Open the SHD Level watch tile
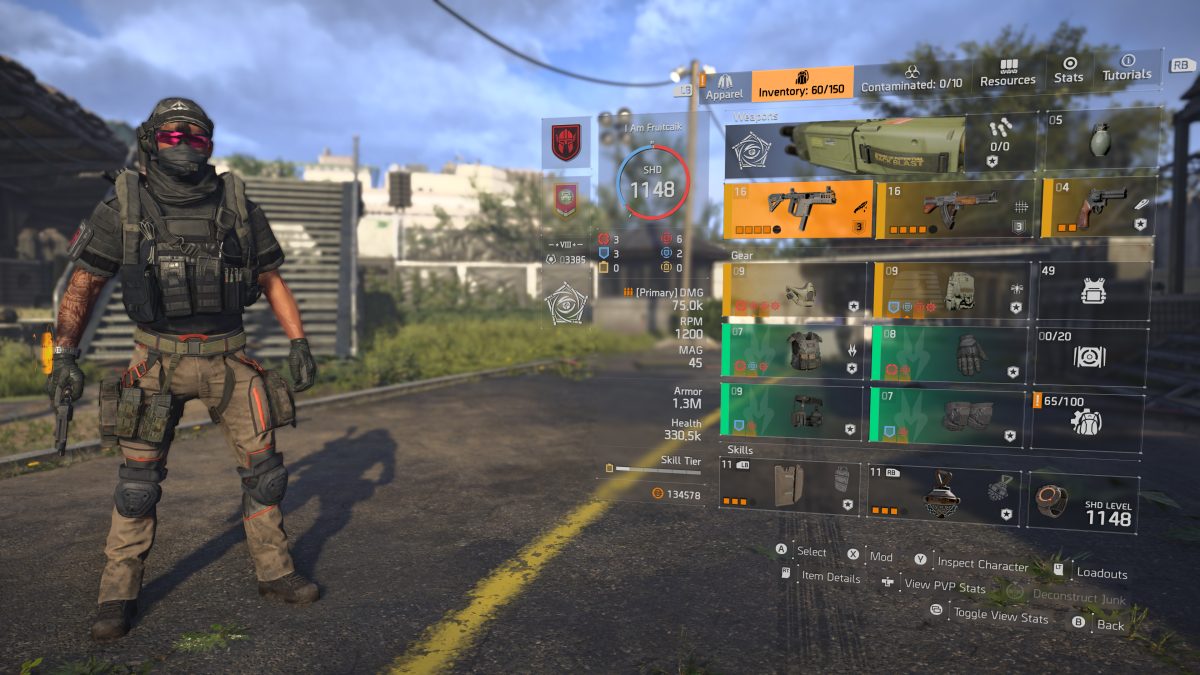Viewport: 1200px width, 675px height. click(x=1083, y=502)
